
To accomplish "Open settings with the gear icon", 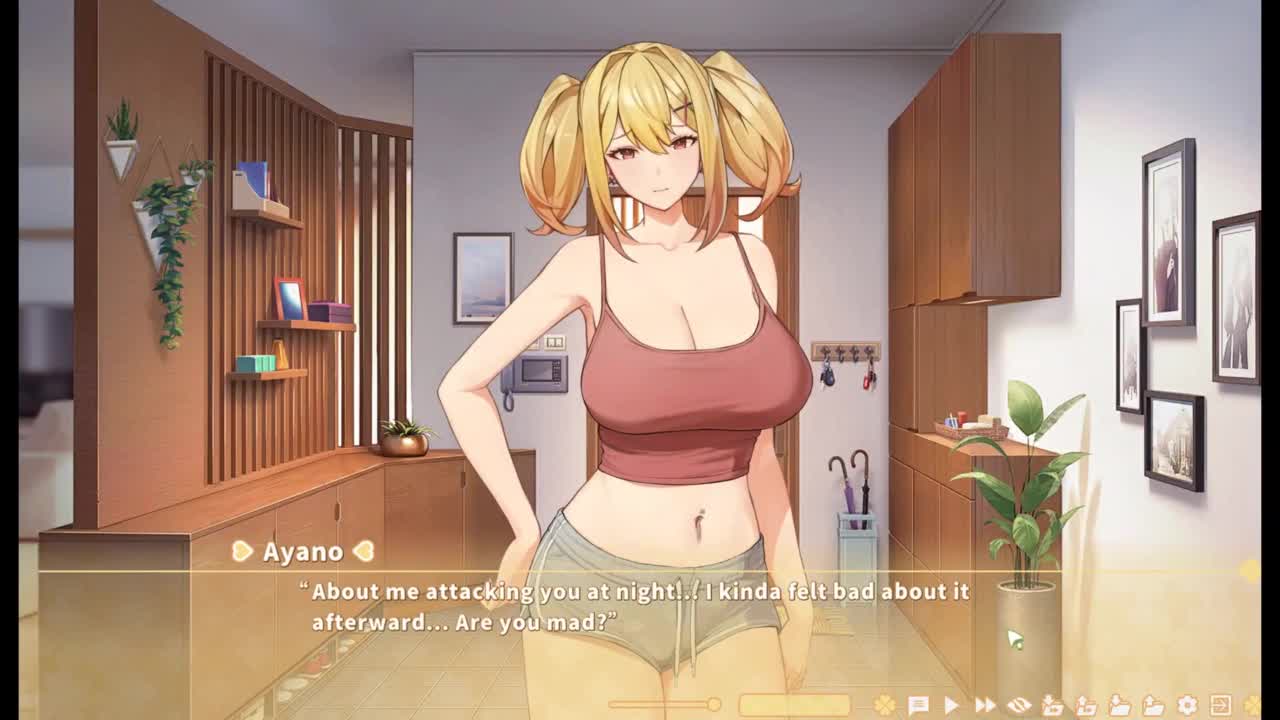I will coord(1187,706).
